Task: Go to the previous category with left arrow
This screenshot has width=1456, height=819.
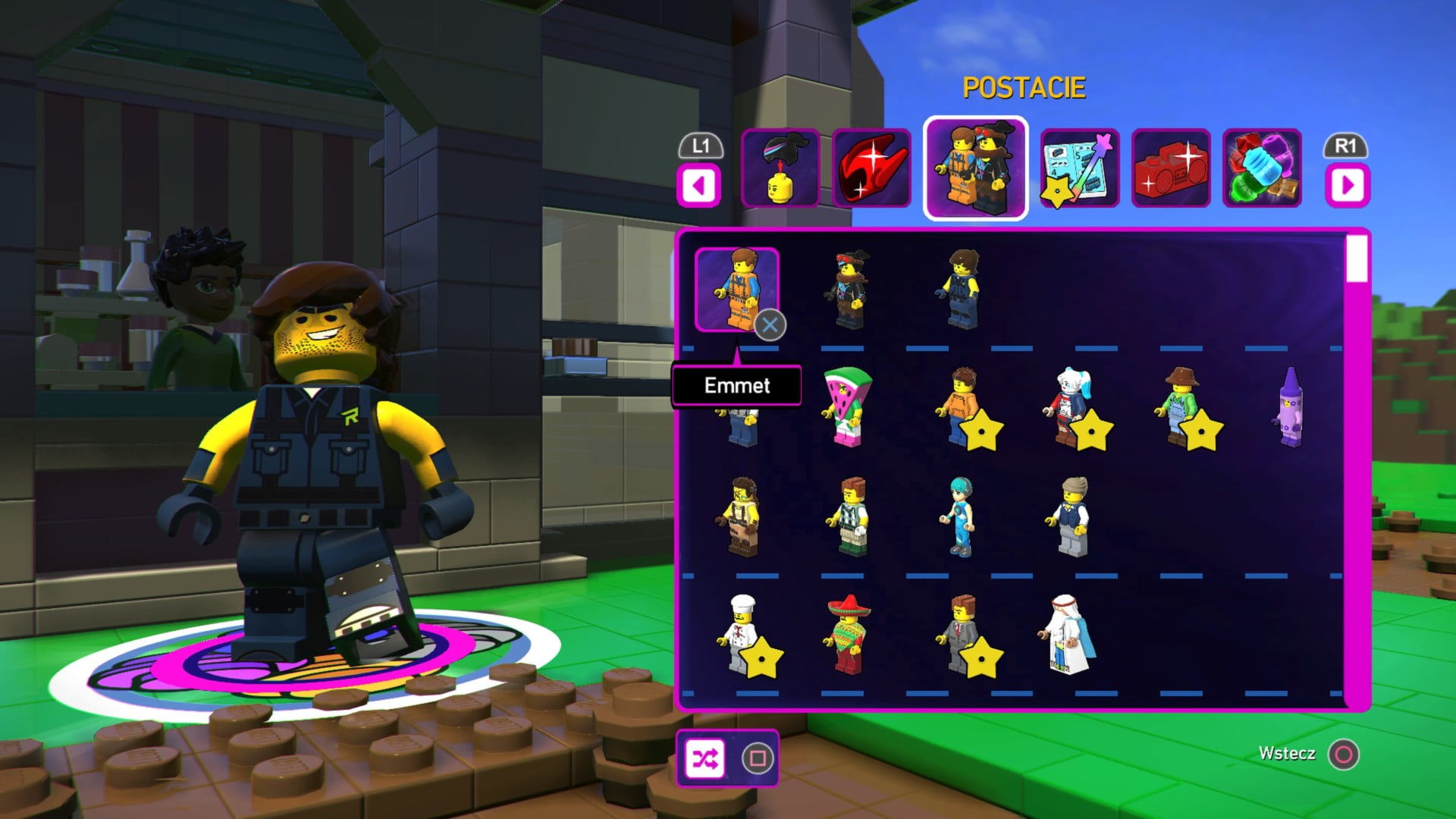Action: pyautogui.click(x=699, y=185)
